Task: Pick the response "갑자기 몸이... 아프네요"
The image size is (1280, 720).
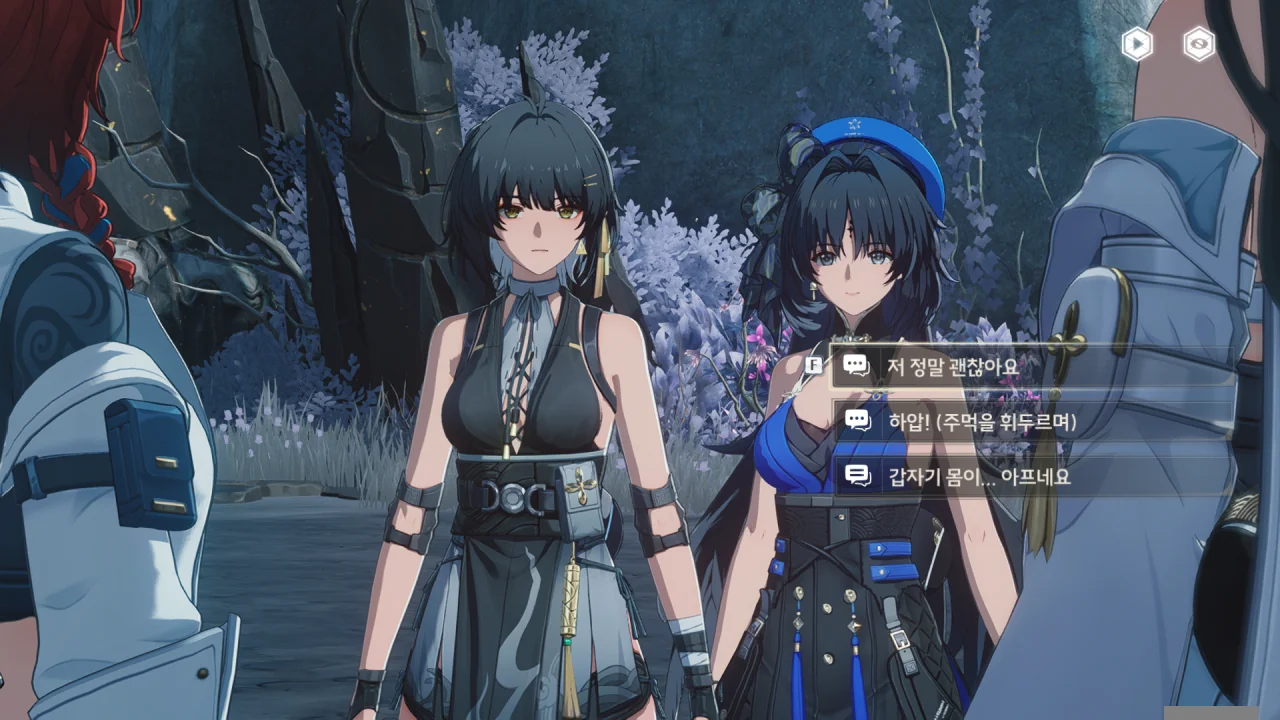Action: pos(979,476)
